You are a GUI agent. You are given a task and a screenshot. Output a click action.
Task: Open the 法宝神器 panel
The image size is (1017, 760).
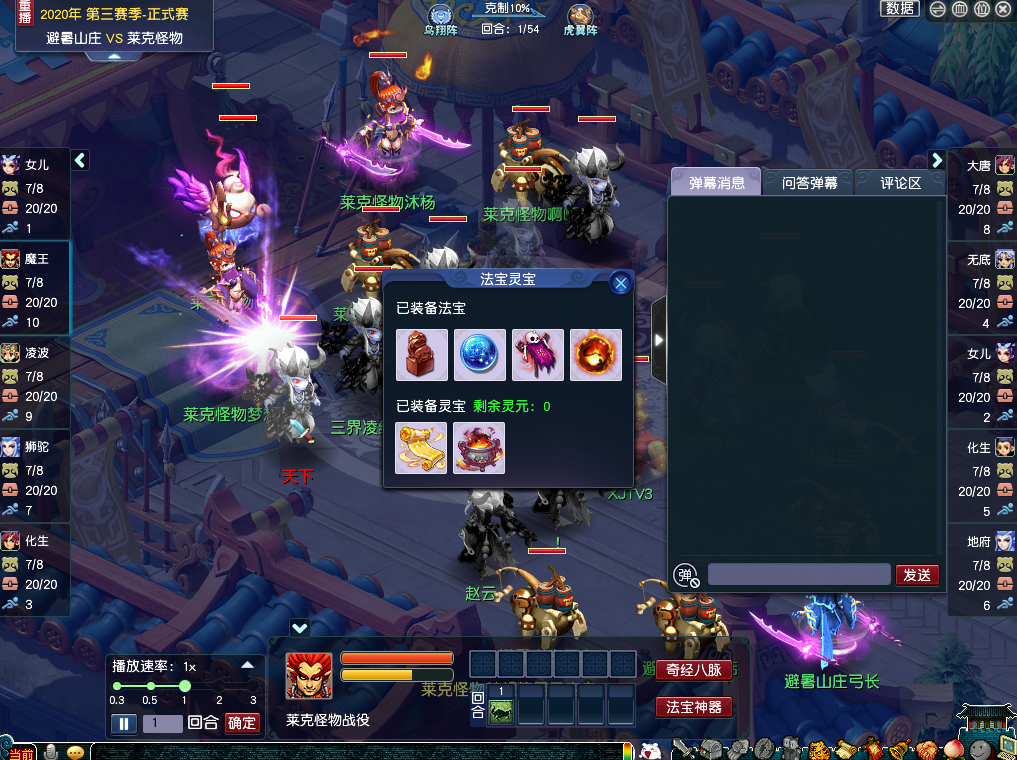click(694, 707)
